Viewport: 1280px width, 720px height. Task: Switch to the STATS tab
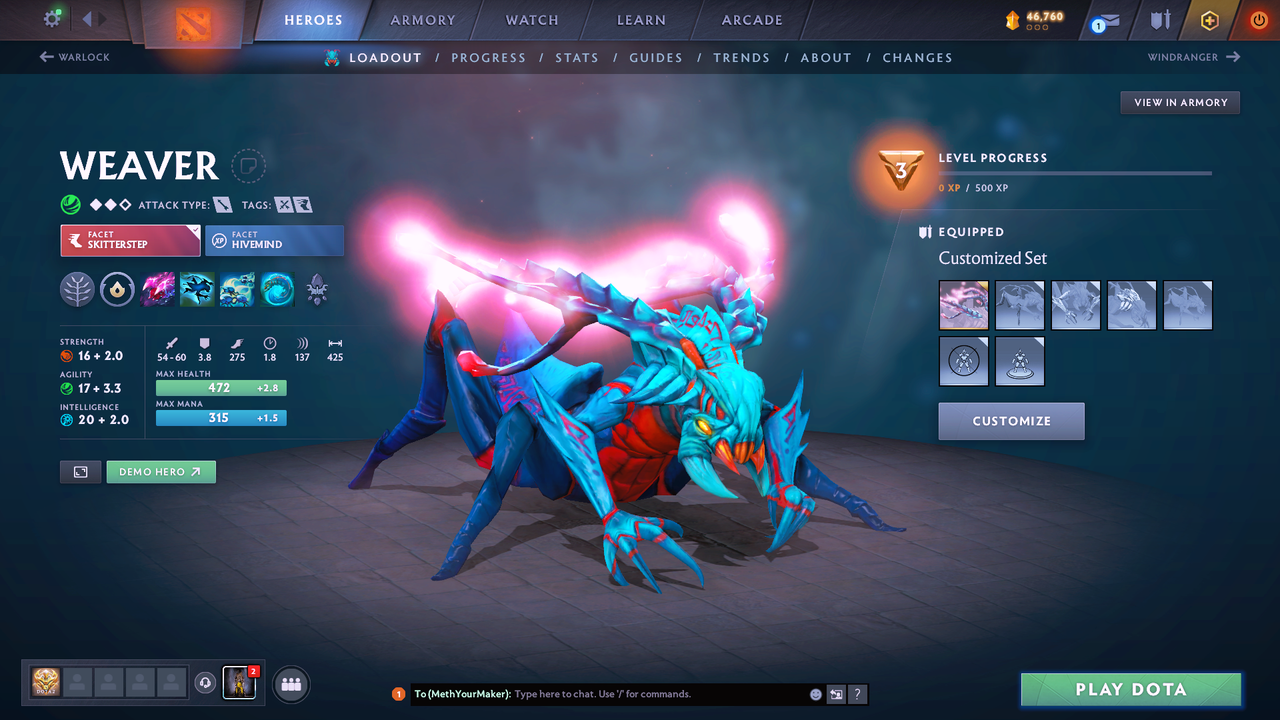(x=577, y=57)
